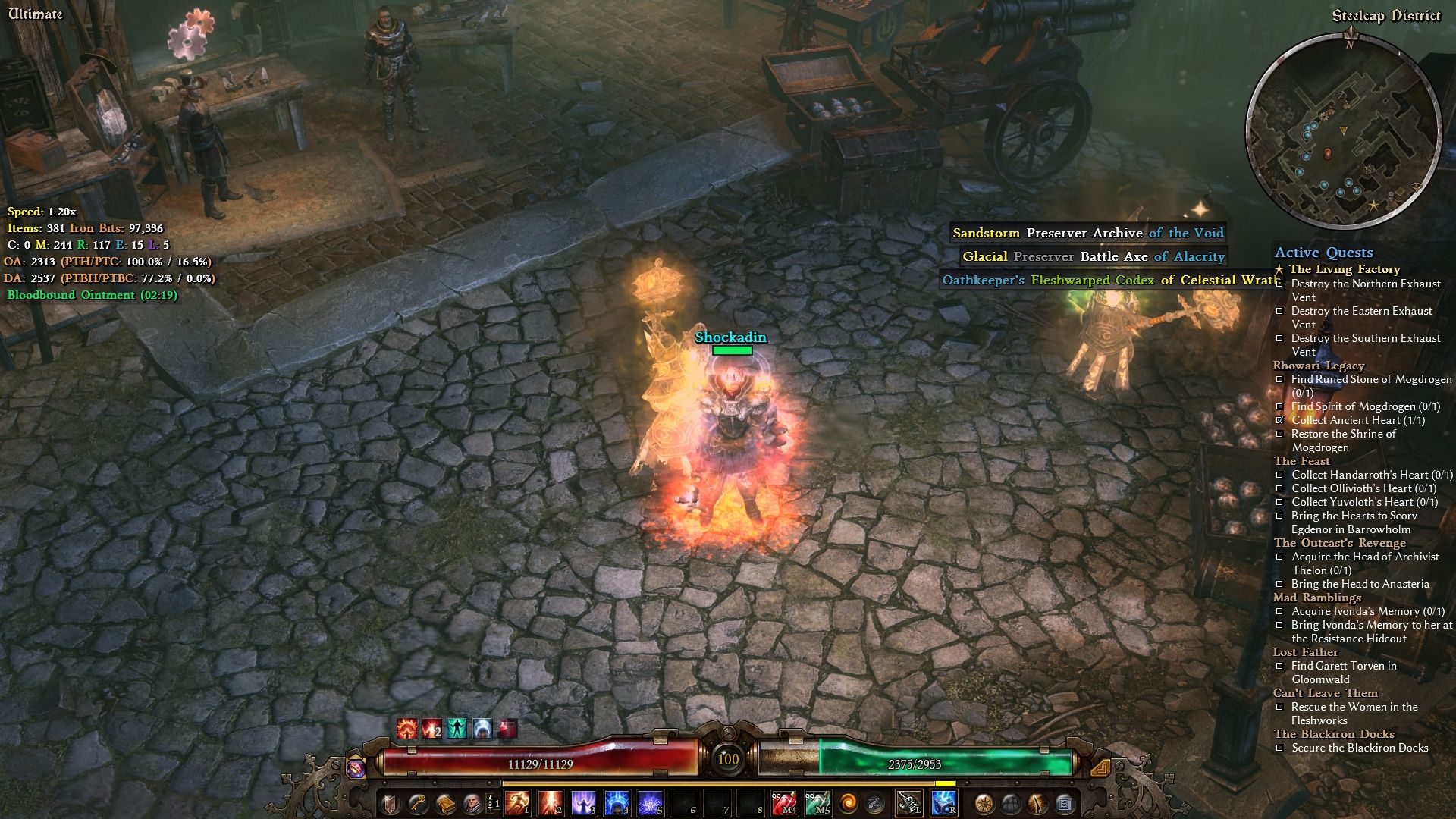Uncheck the Collect Ancient Heart objective box
1456x819 pixels.
click(1282, 420)
